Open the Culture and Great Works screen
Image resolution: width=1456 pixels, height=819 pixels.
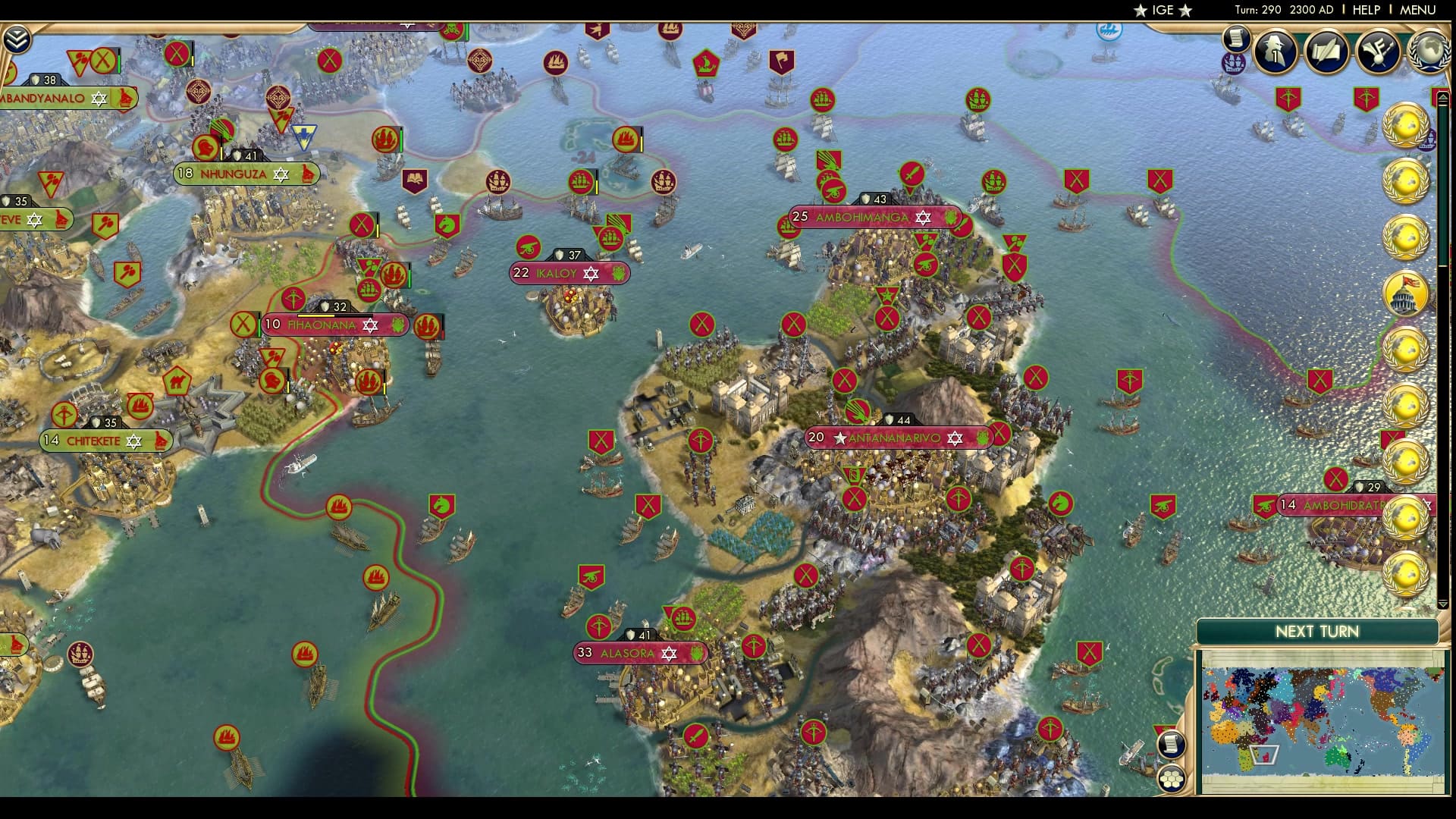(1380, 53)
